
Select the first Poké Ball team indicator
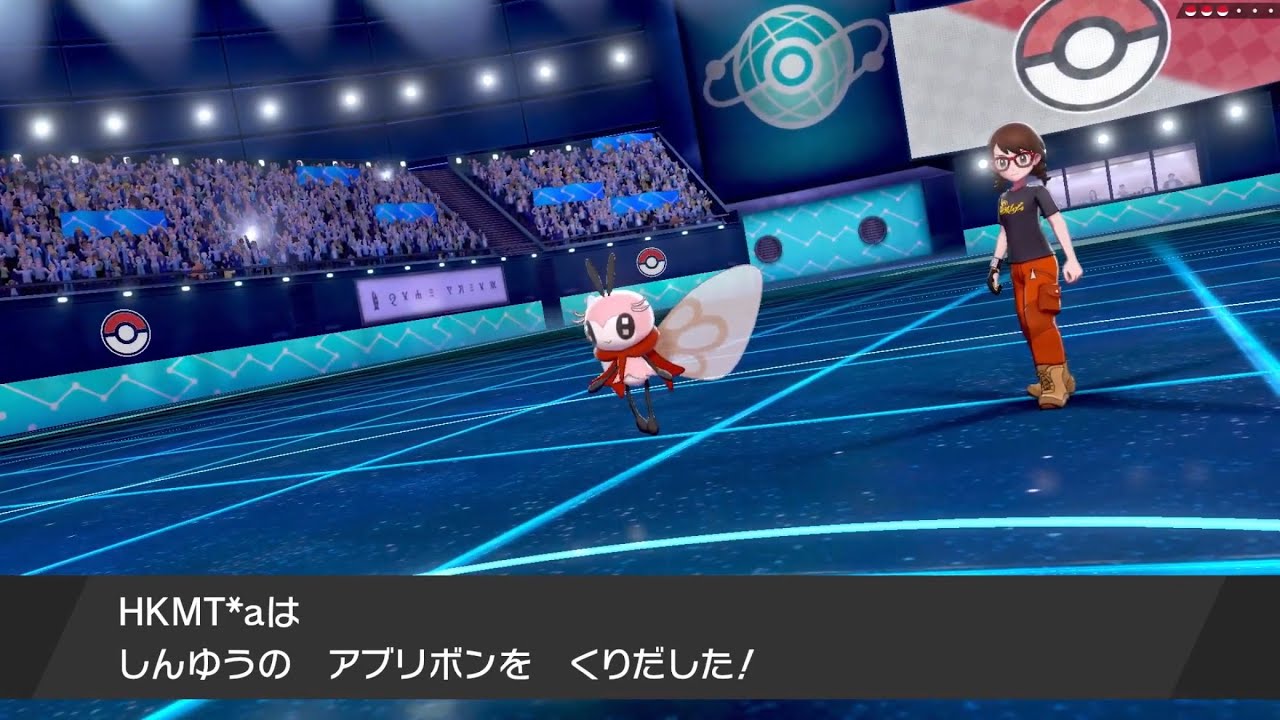coord(1189,10)
